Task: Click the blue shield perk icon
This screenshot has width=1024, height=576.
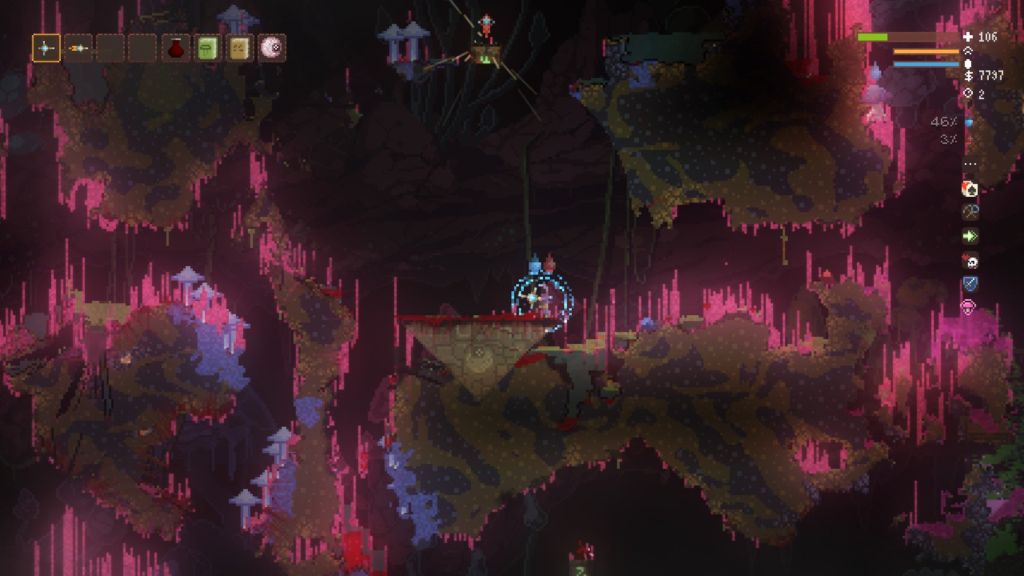Action: [x=969, y=285]
